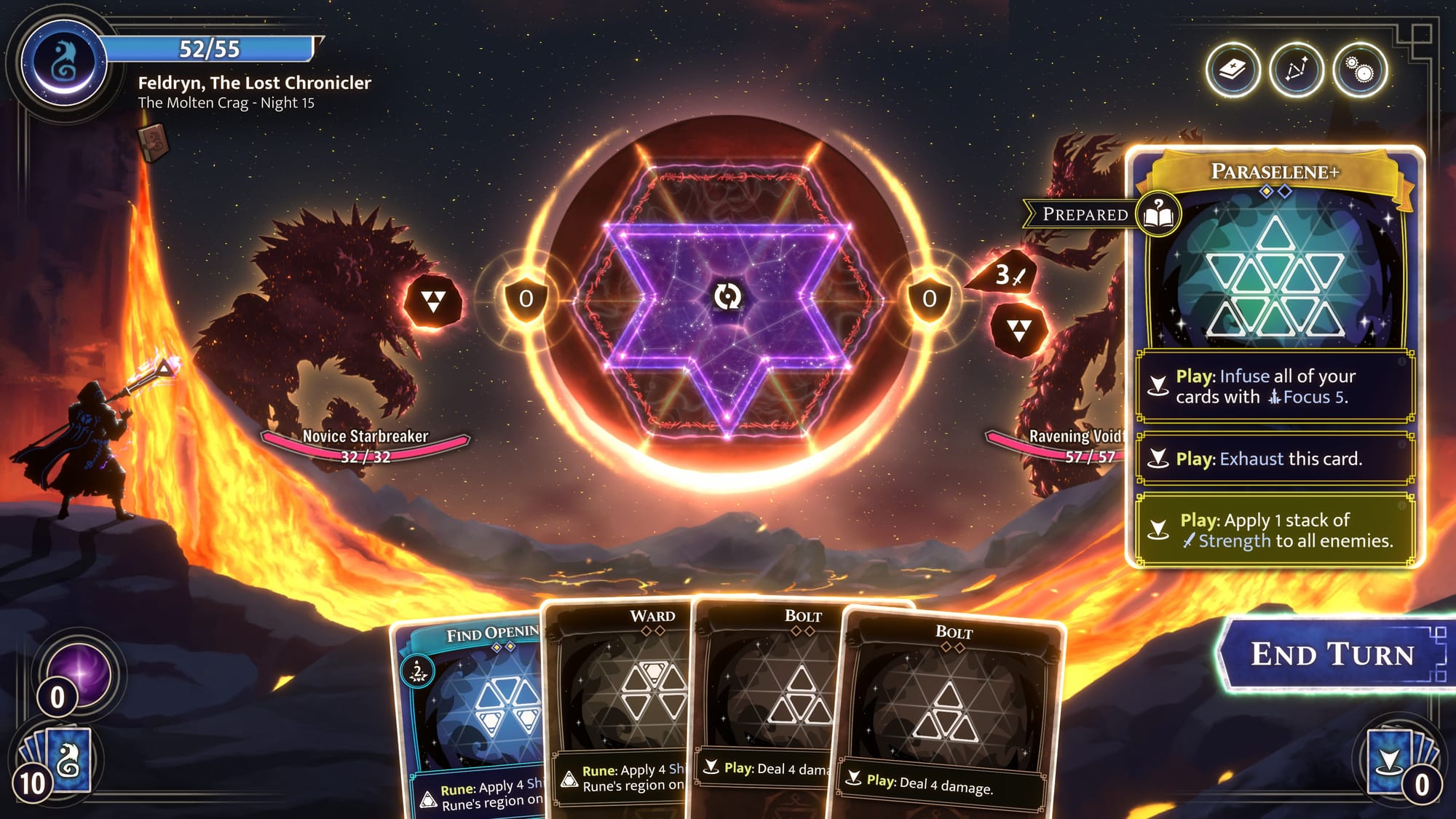Inspect the Ravening Void's 3 attack intent
This screenshot has width=1456, height=819.
pyautogui.click(x=1008, y=275)
